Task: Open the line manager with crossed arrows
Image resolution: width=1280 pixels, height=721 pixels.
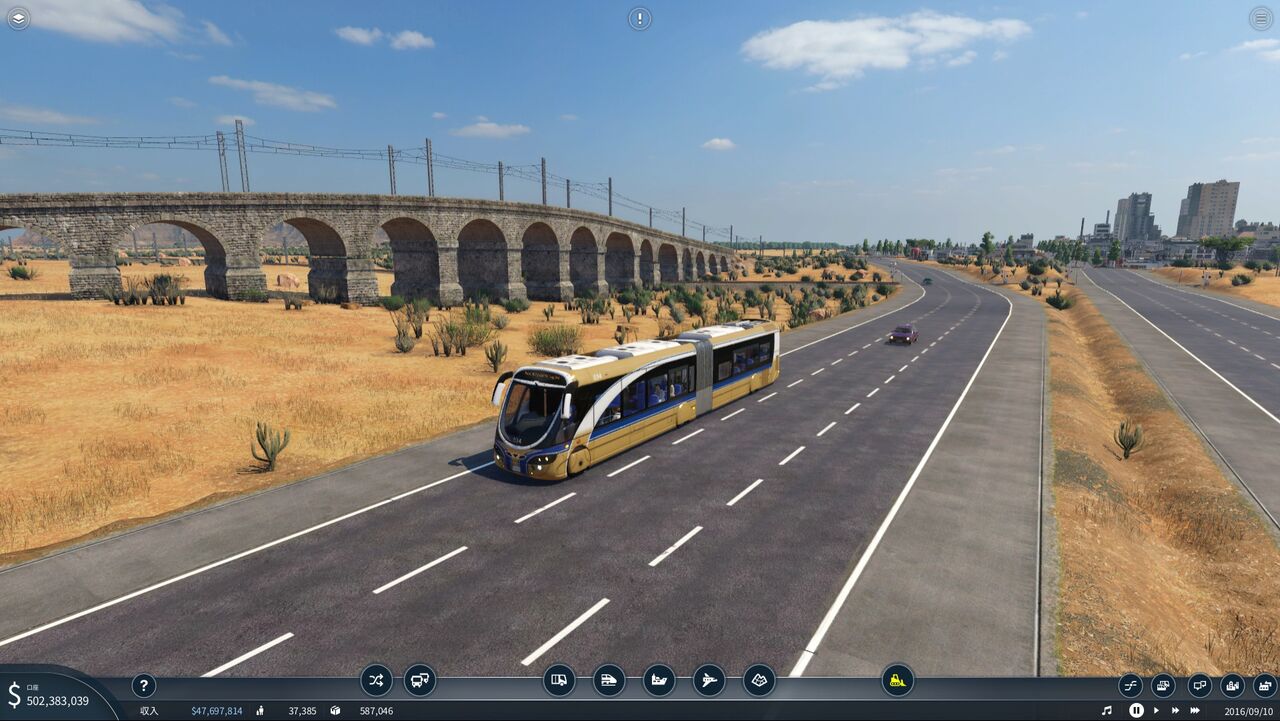Action: (x=376, y=680)
